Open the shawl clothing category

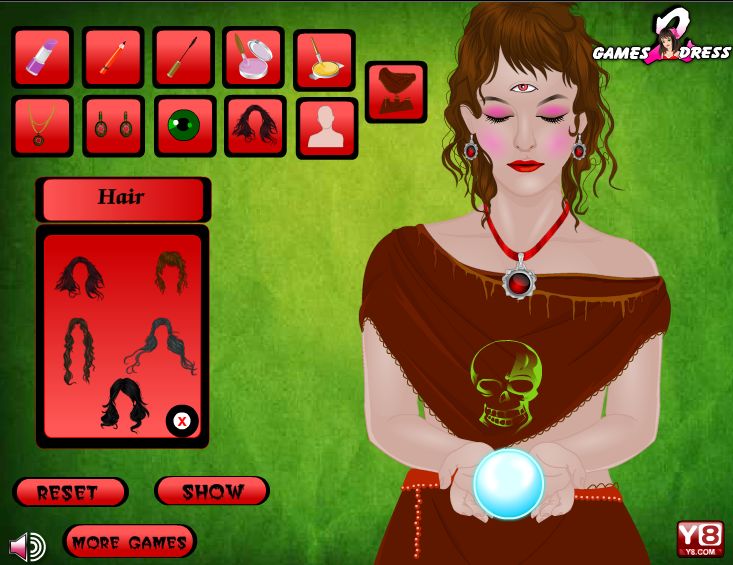click(396, 92)
